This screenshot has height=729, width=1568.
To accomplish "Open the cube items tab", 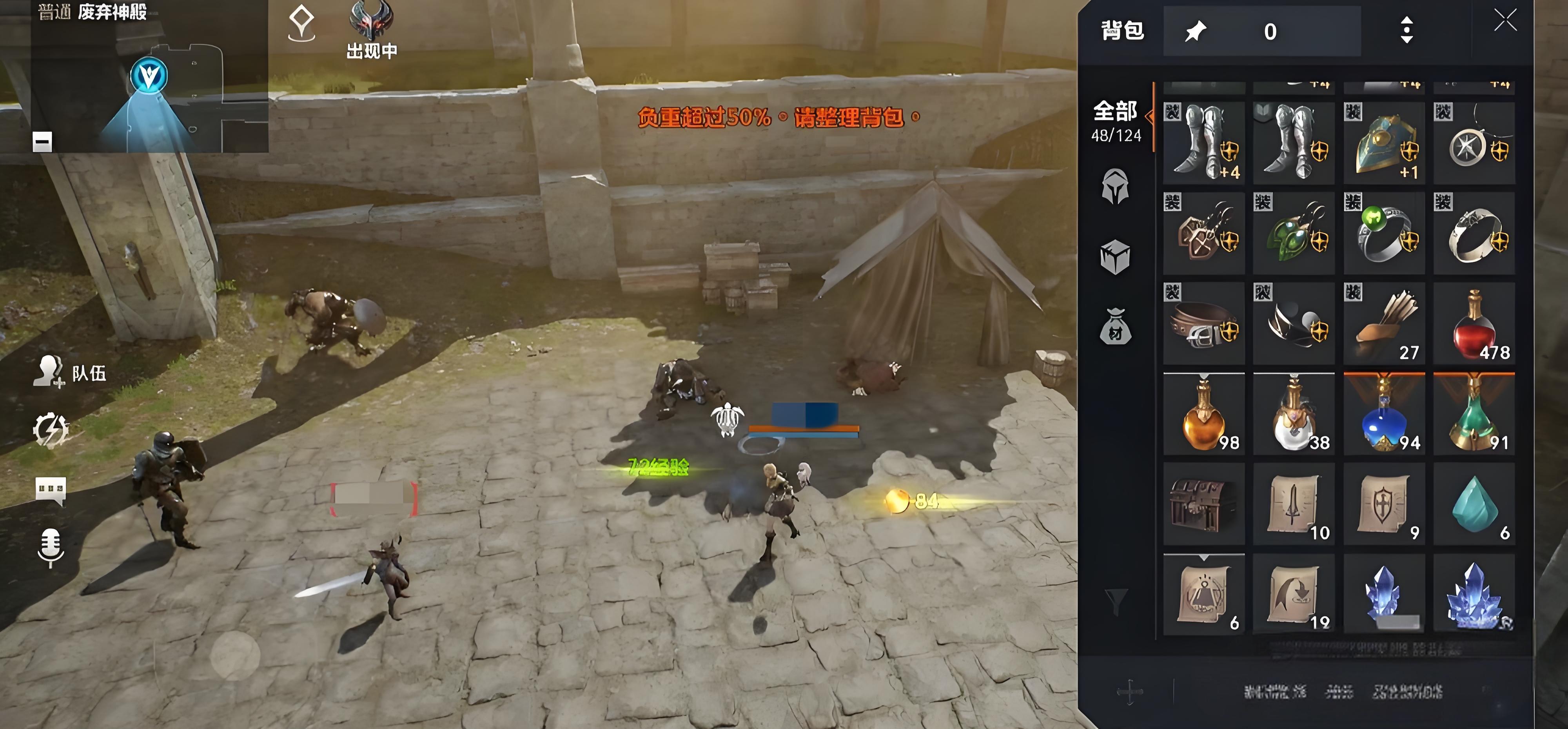I will coord(1115,257).
